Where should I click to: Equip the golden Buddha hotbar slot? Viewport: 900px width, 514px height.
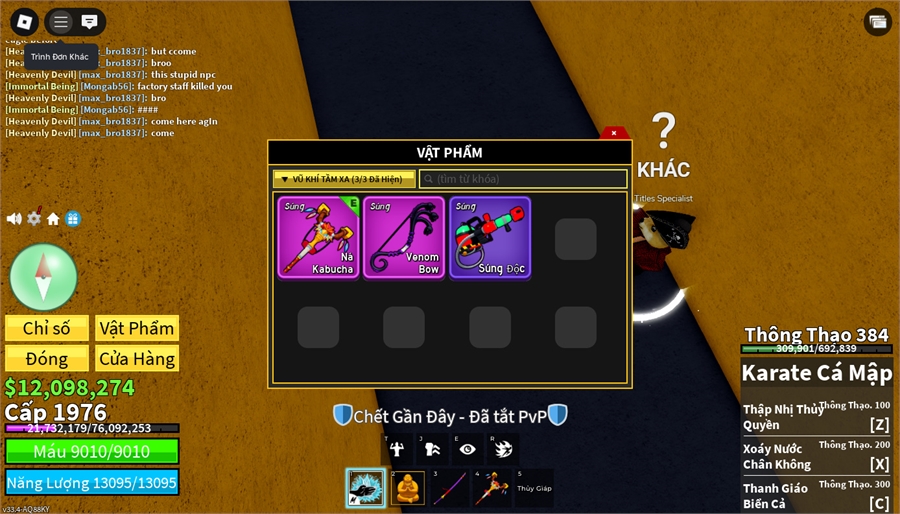pos(409,488)
